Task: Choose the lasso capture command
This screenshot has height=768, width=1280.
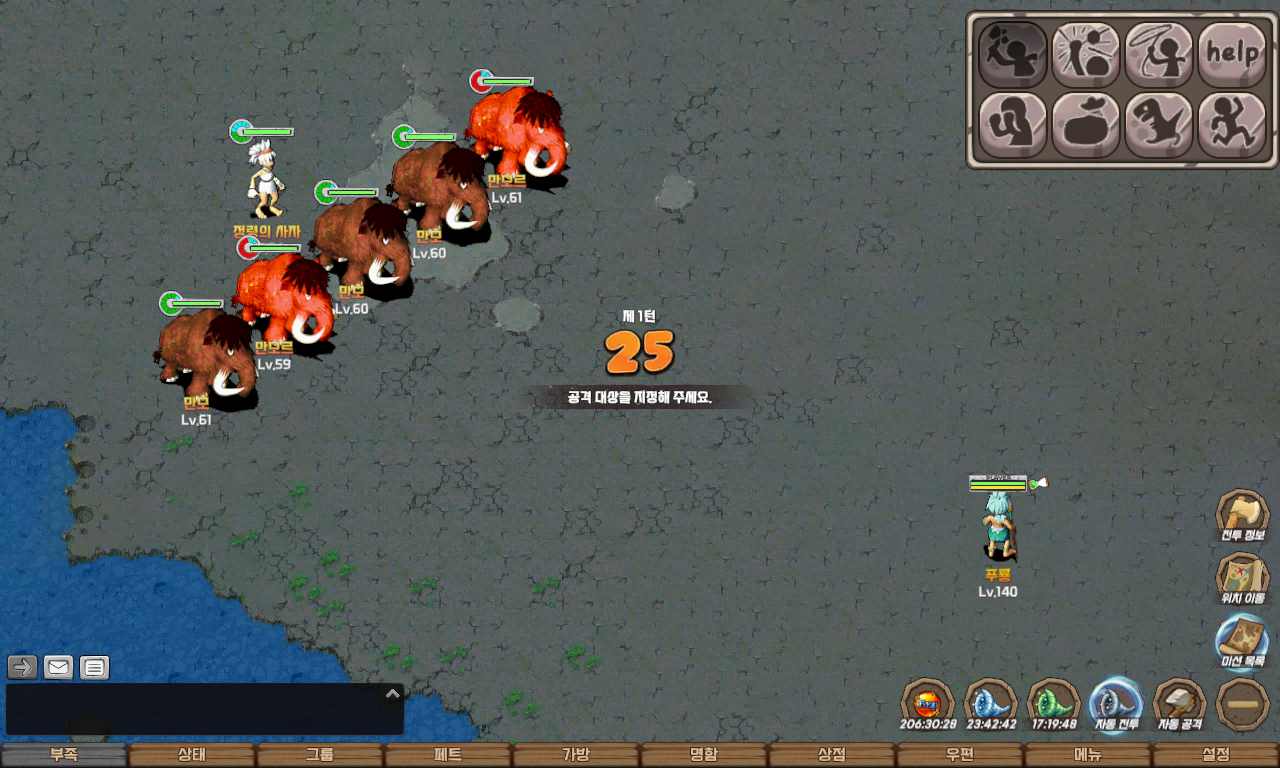Action: tap(1159, 53)
